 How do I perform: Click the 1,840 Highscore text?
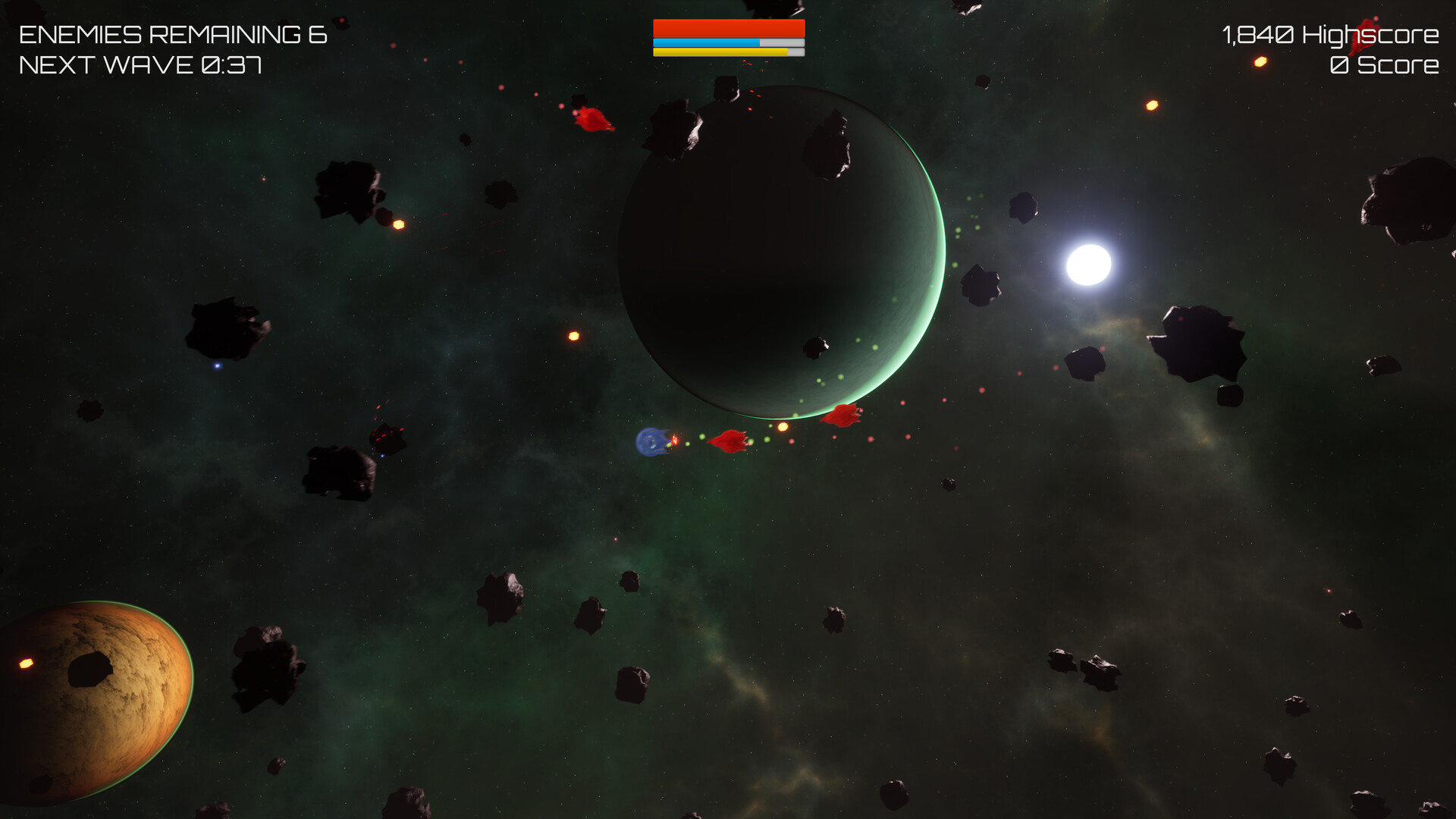click(1331, 33)
